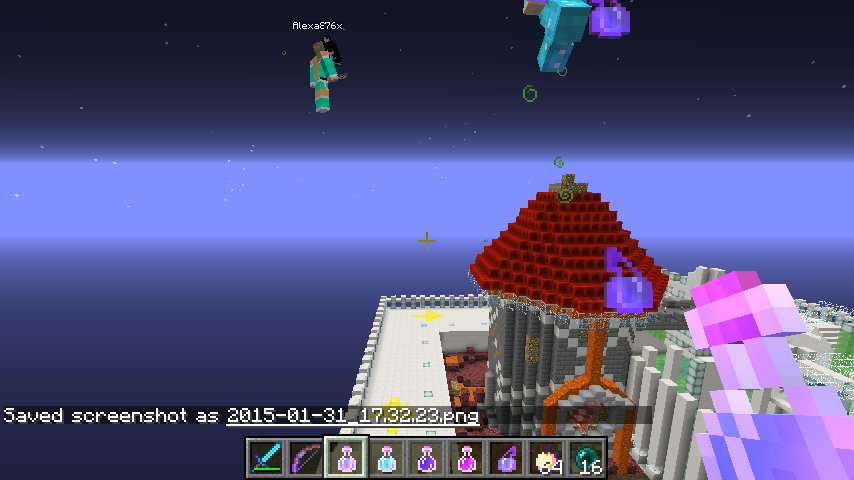Choose the purple splash potion slot
Viewport: 854px width, 480px height.
(506, 458)
